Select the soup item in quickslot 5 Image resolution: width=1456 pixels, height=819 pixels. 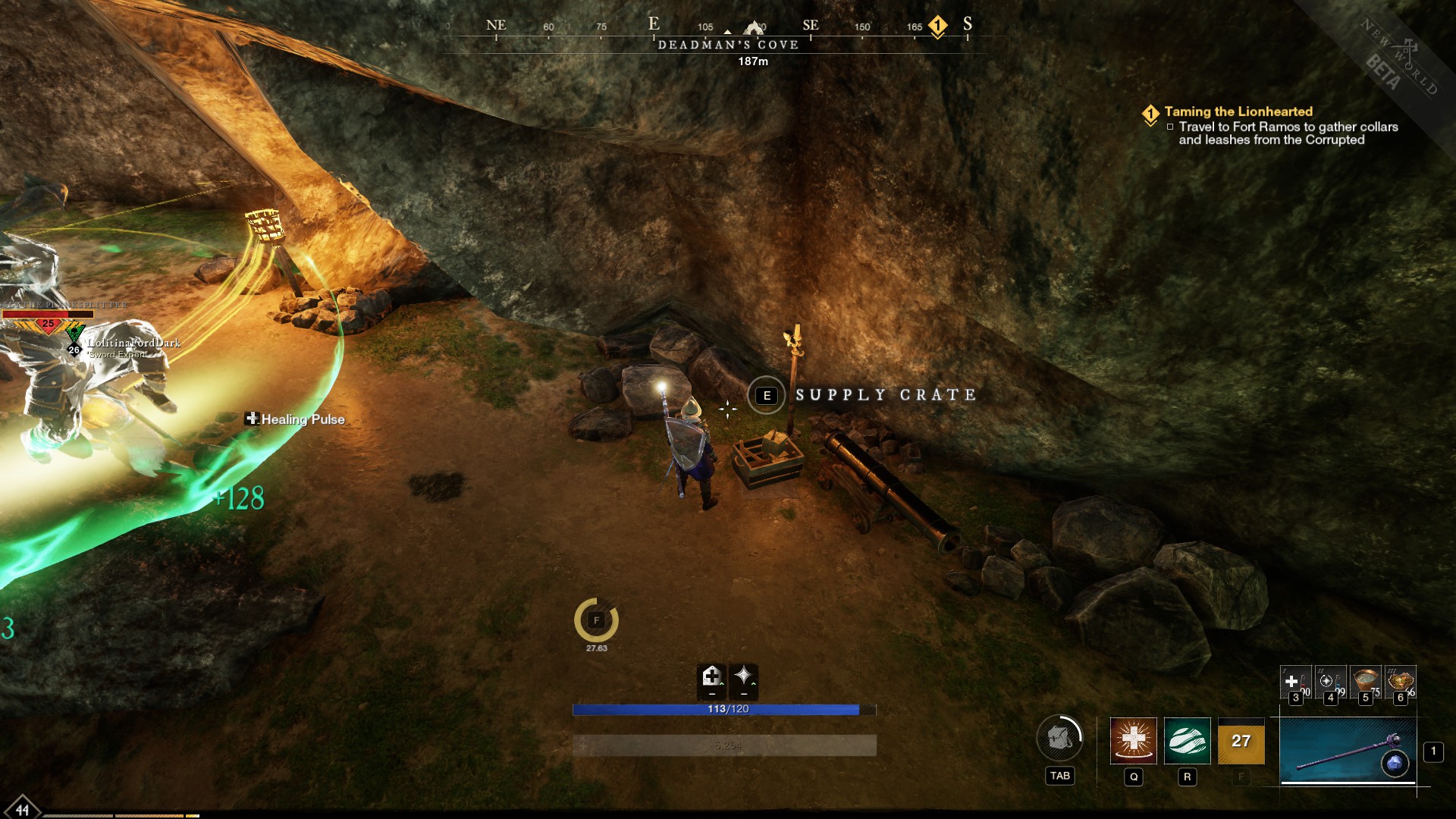point(1364,681)
